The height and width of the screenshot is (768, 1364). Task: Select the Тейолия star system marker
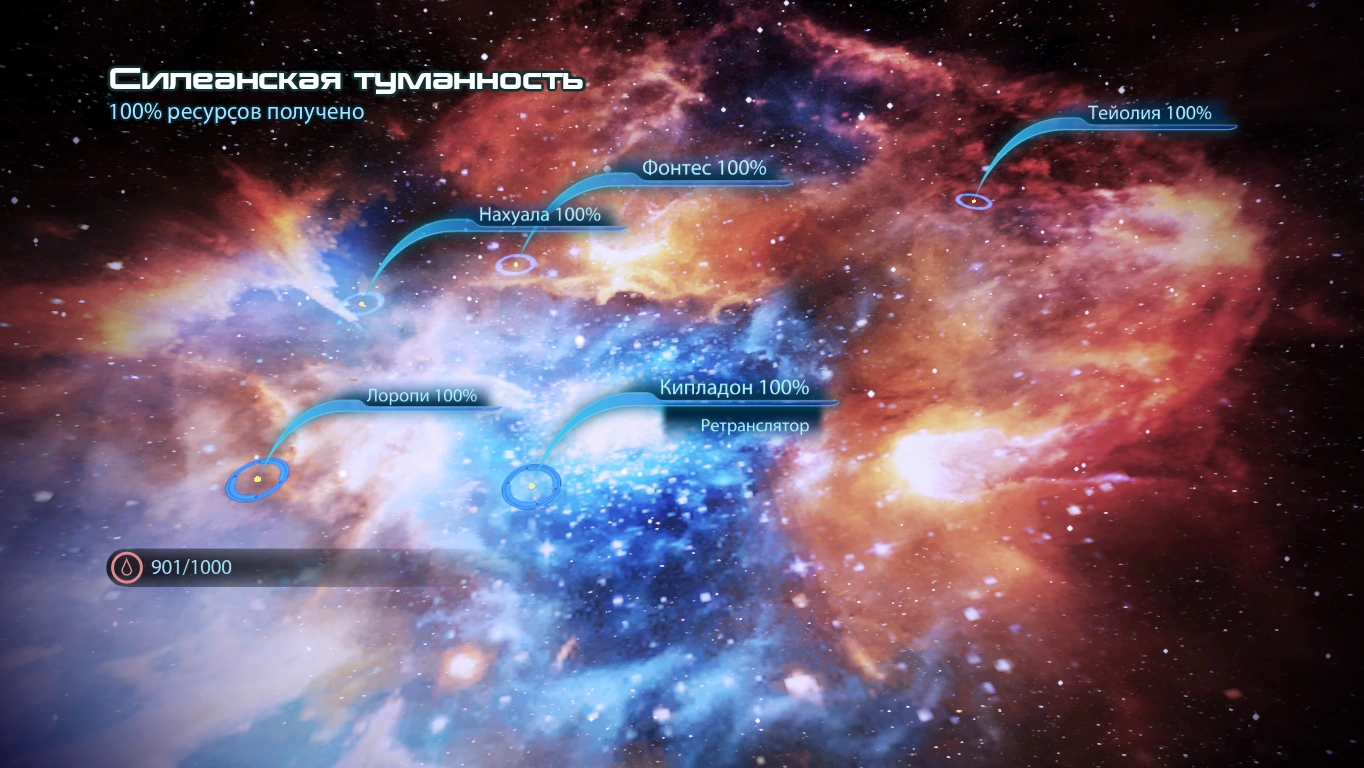click(974, 201)
